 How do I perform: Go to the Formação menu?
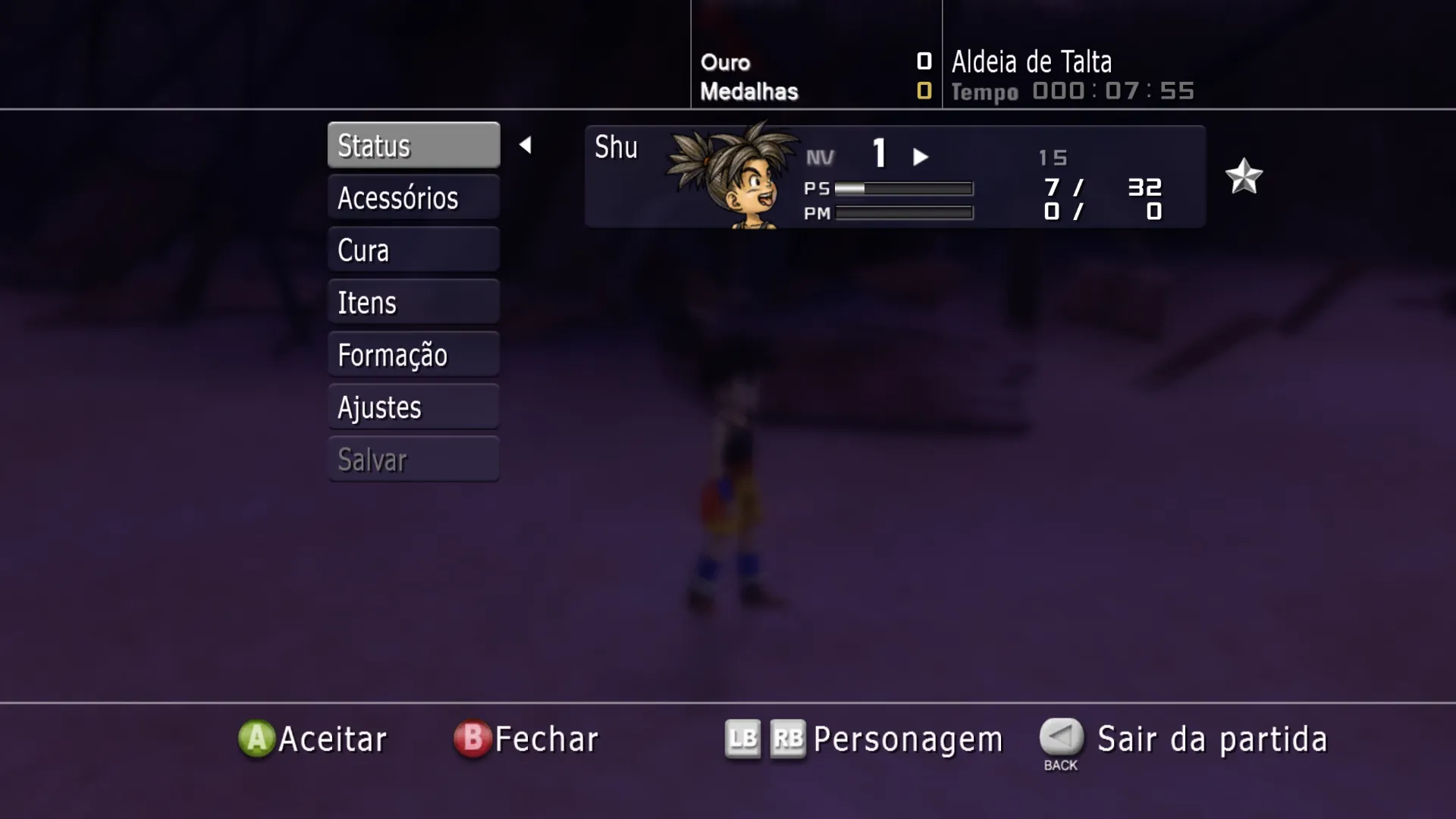pos(413,354)
